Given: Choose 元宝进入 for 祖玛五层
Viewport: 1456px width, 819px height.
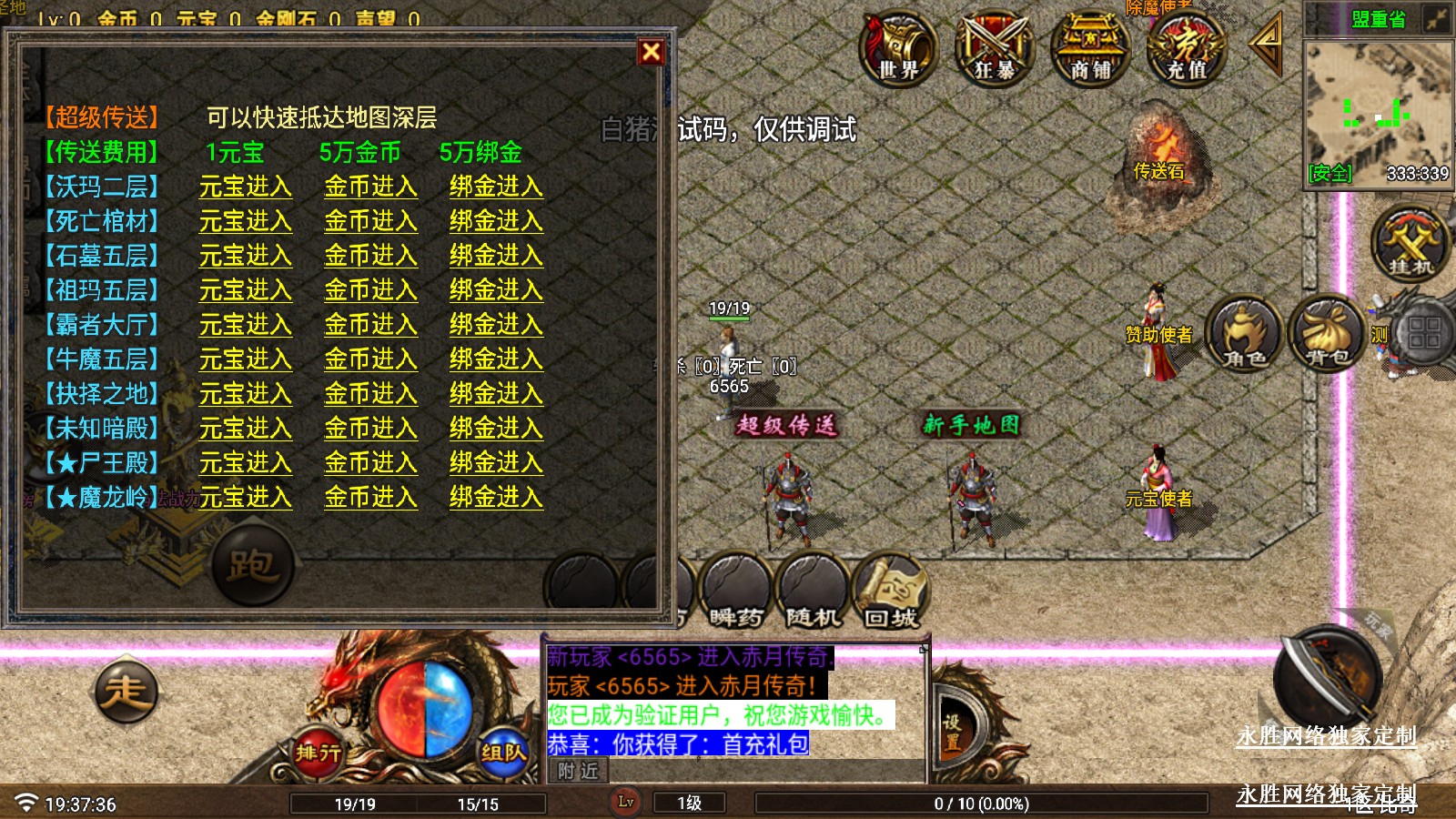Looking at the screenshot, I should click(245, 290).
